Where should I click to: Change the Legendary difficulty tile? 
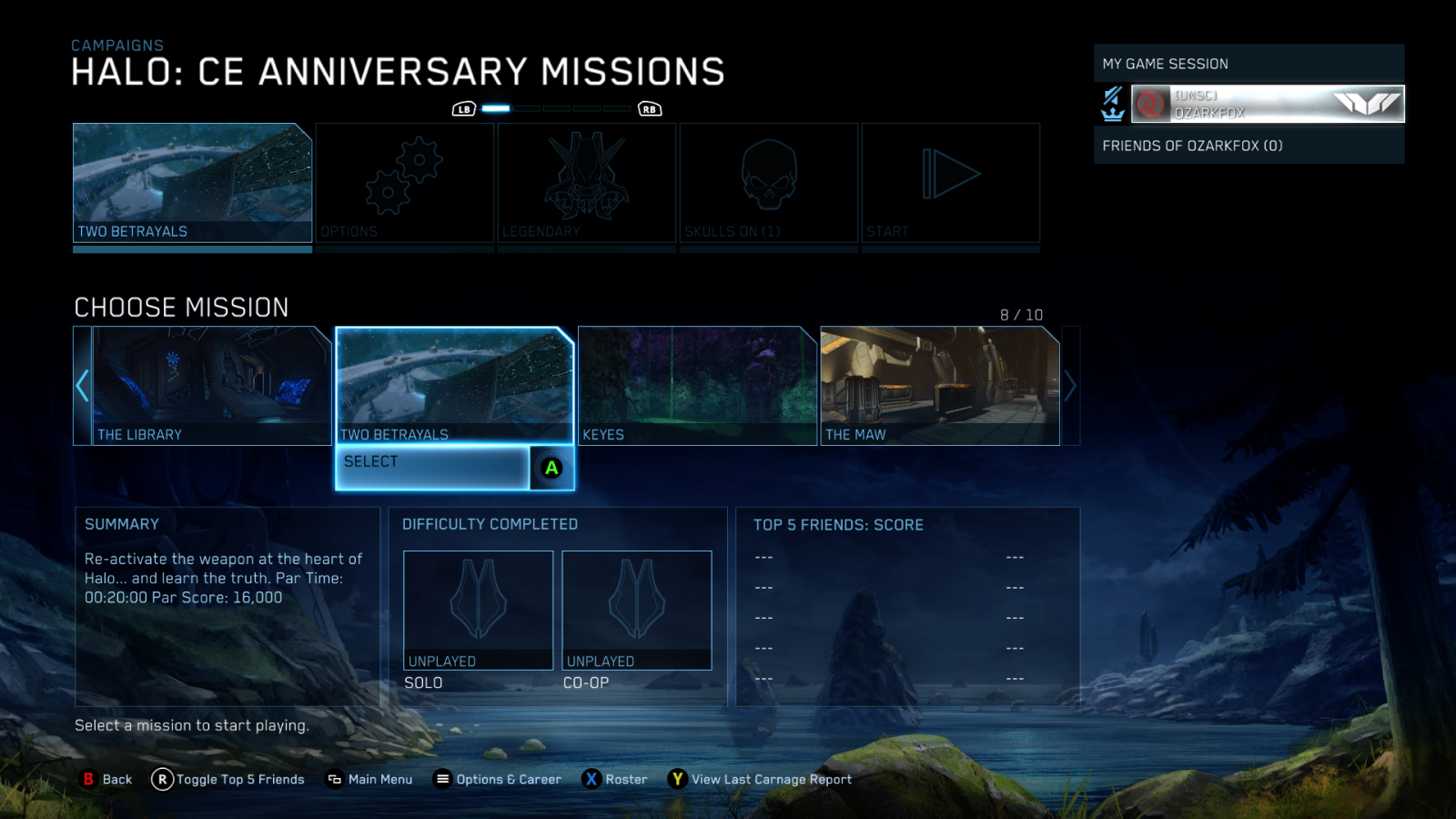(x=587, y=183)
